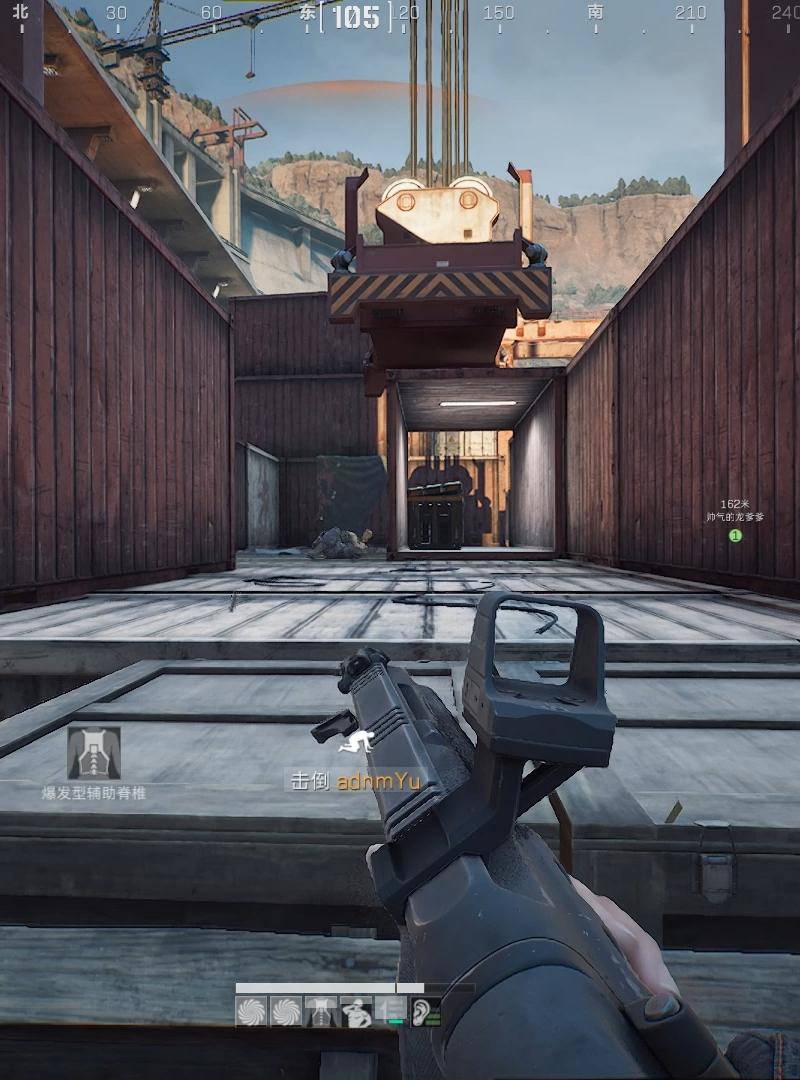This screenshot has width=800, height=1080.
Task: Click the compass heading showing 105
Action: pos(356,16)
